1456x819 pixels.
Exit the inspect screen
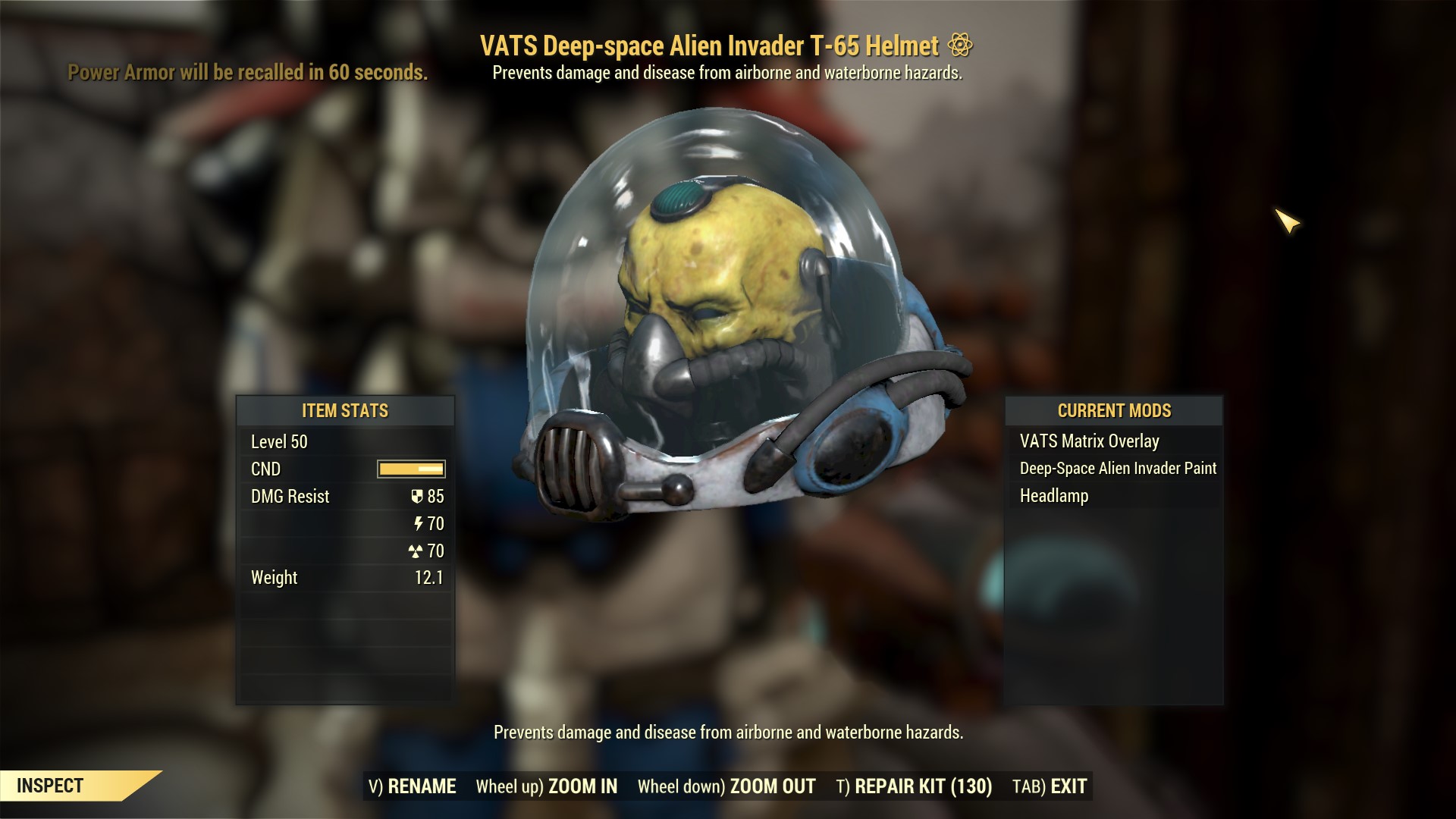click(x=1050, y=786)
